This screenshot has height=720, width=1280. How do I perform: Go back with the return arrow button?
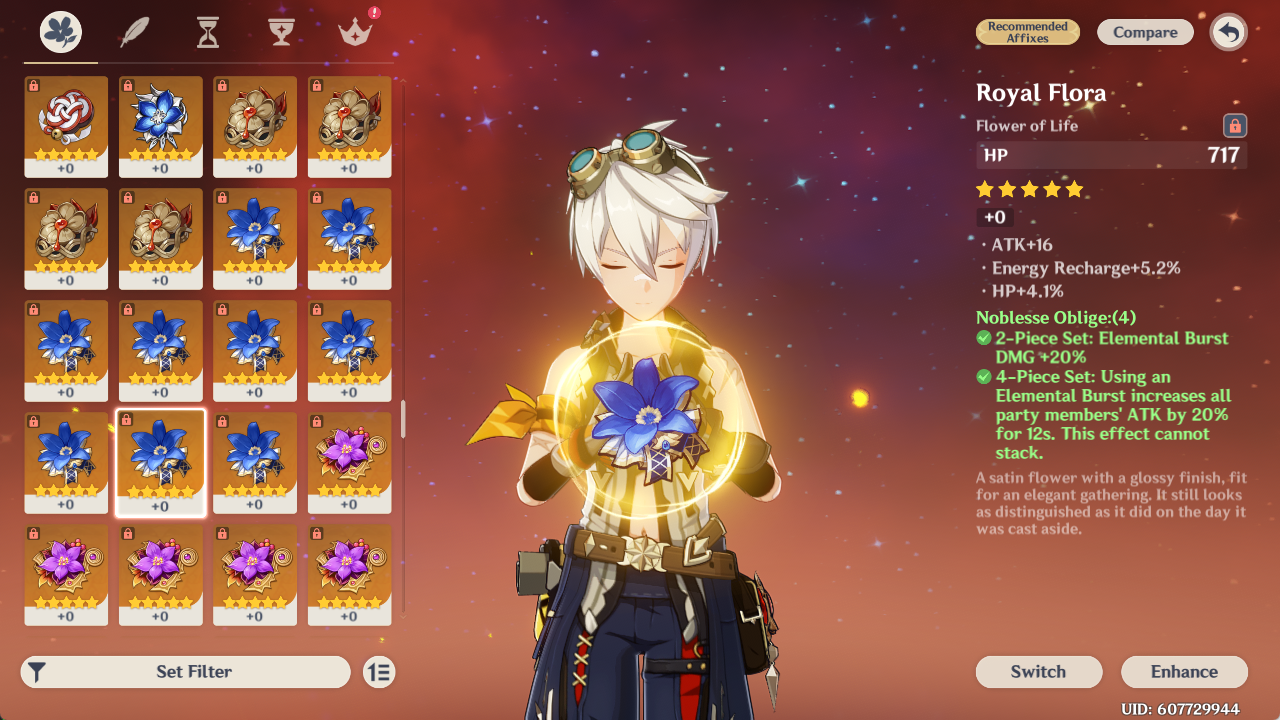(x=1229, y=32)
